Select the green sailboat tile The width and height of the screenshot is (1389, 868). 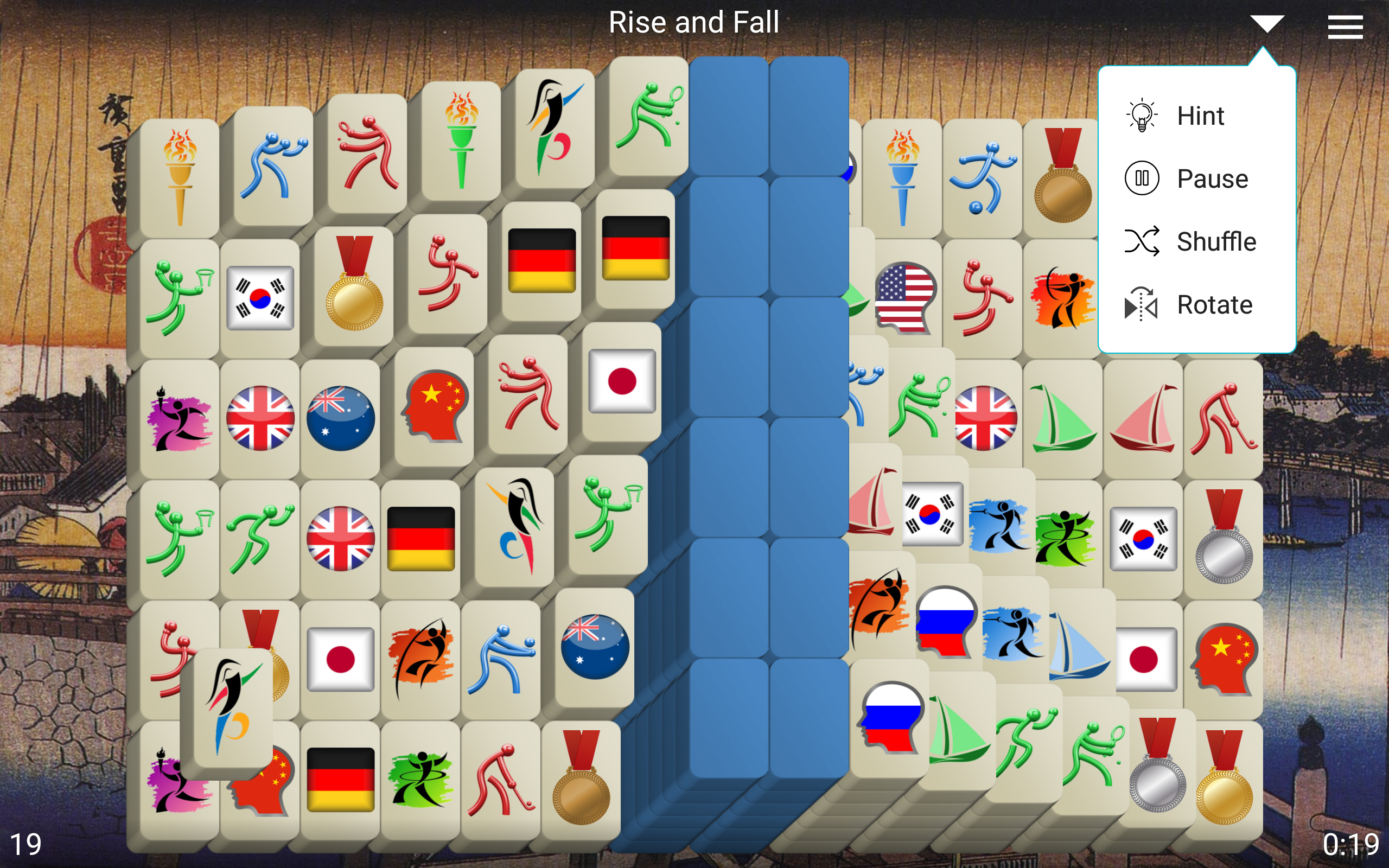[x=1065, y=419]
